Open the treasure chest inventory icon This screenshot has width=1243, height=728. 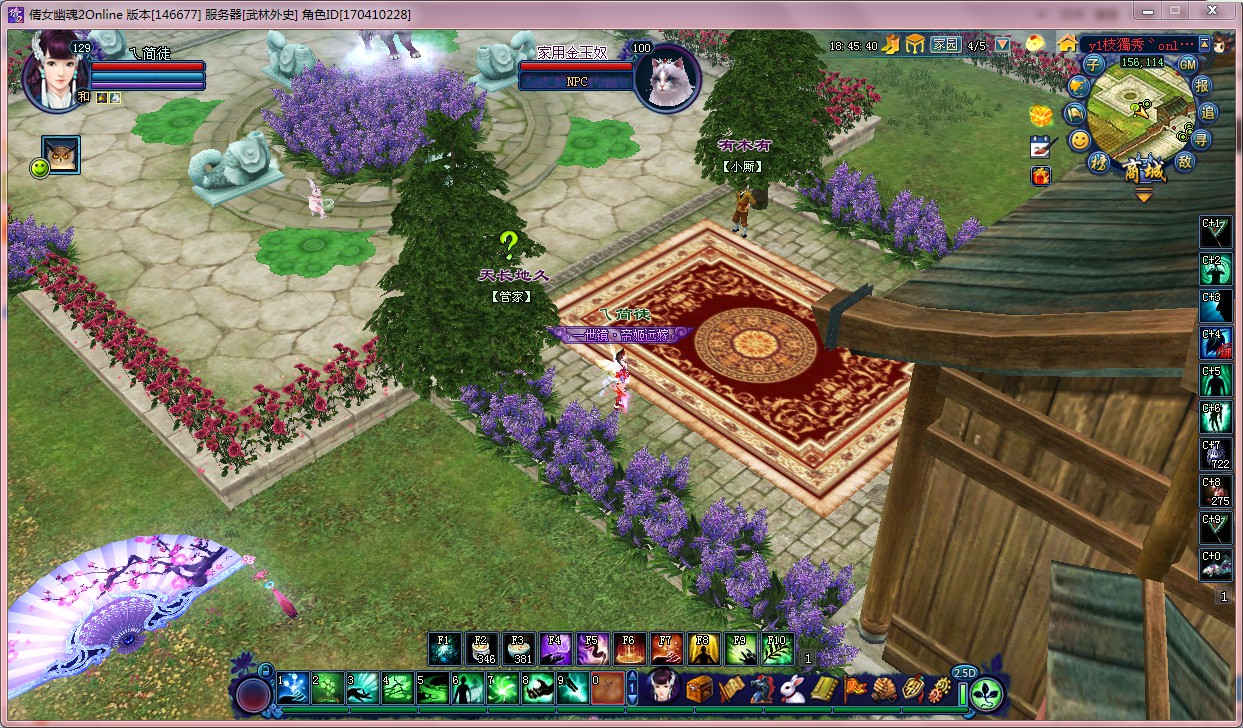click(699, 689)
